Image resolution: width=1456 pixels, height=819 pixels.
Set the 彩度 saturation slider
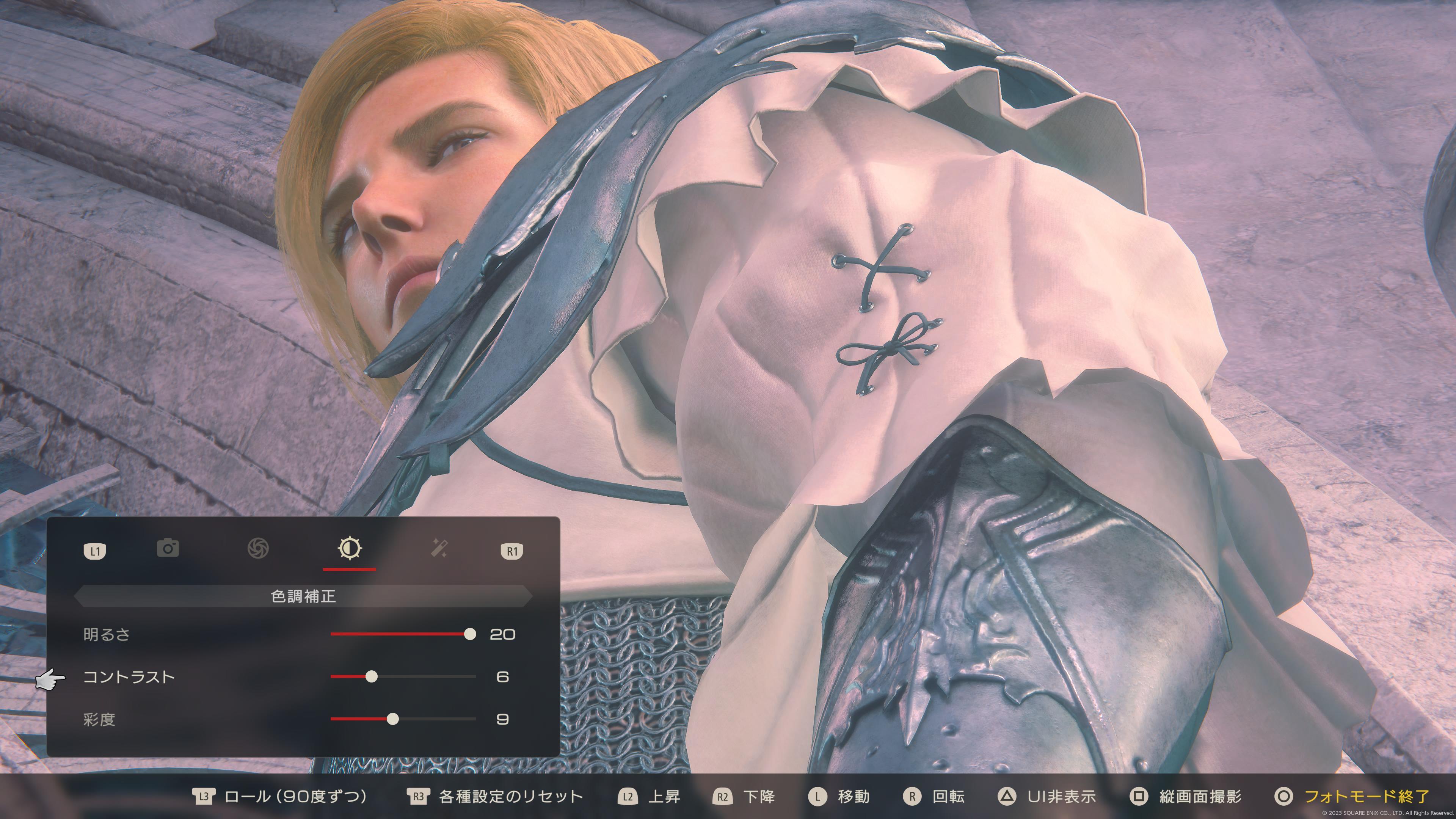393,719
